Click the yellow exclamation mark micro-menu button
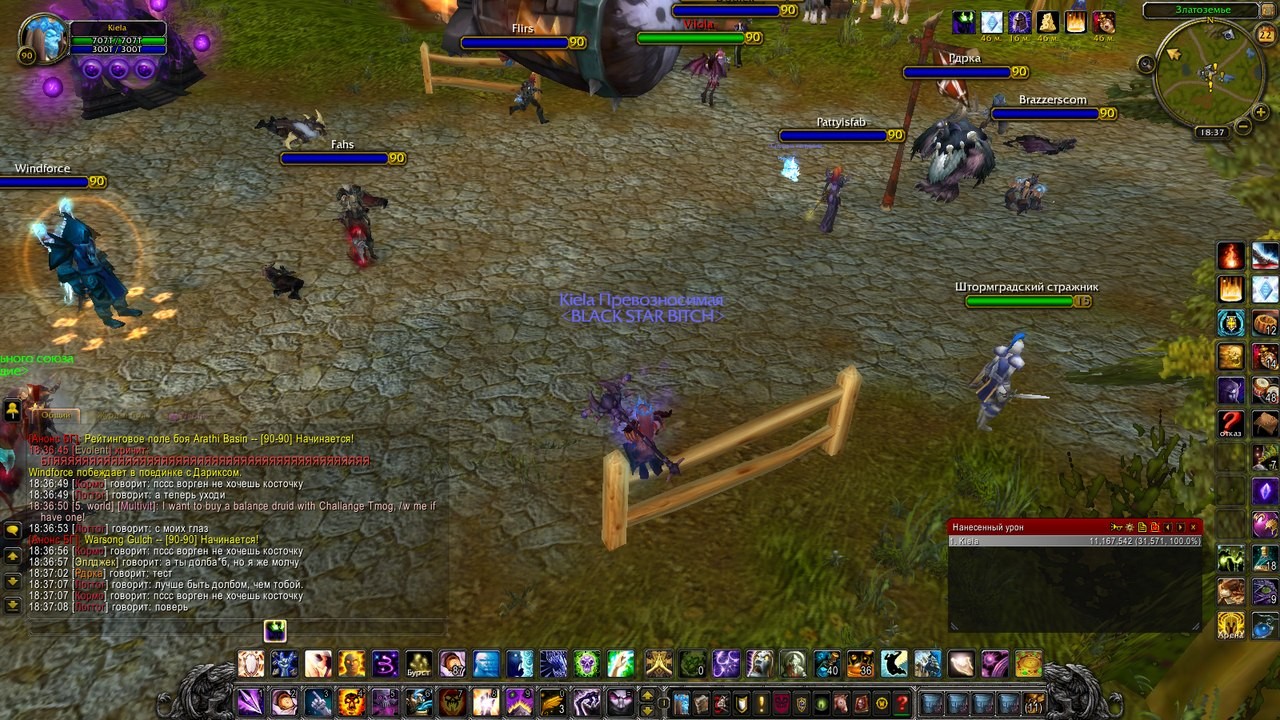Image resolution: width=1280 pixels, height=720 pixels. tap(761, 703)
